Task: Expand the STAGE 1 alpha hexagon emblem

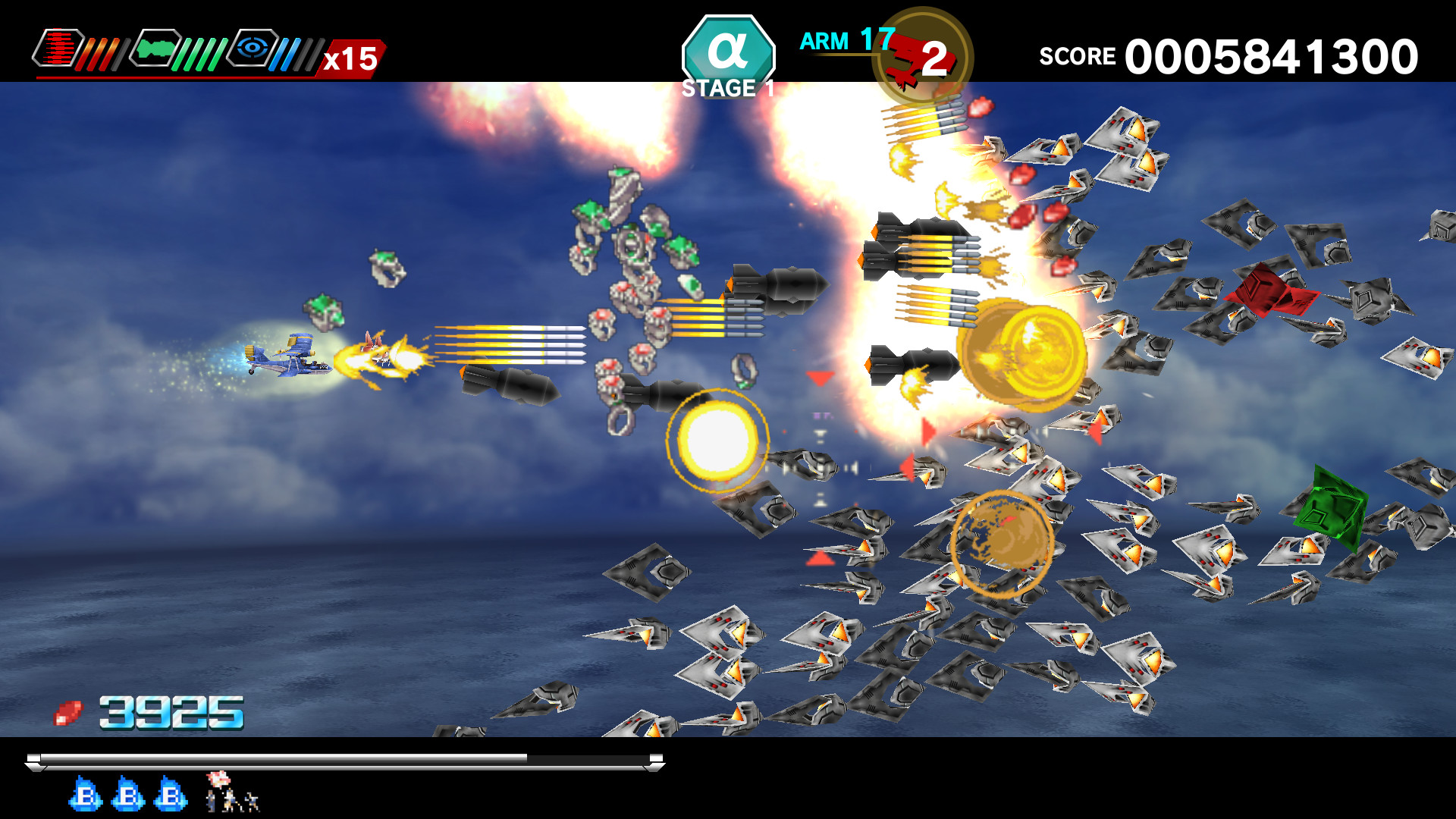Action: [728, 52]
